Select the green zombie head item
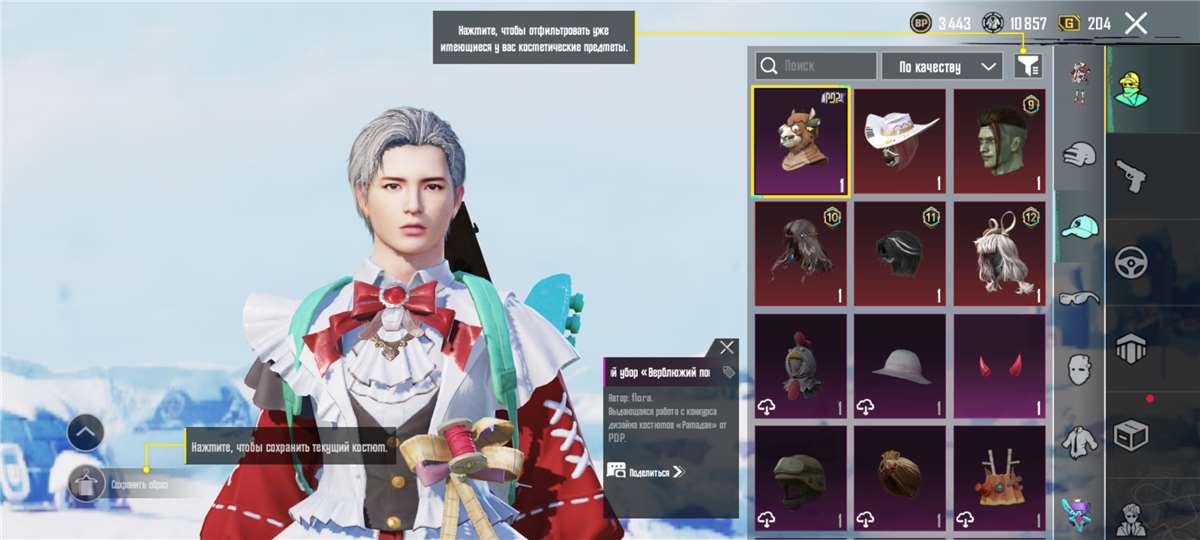Viewport: 1200px width, 540px height. [x=998, y=141]
